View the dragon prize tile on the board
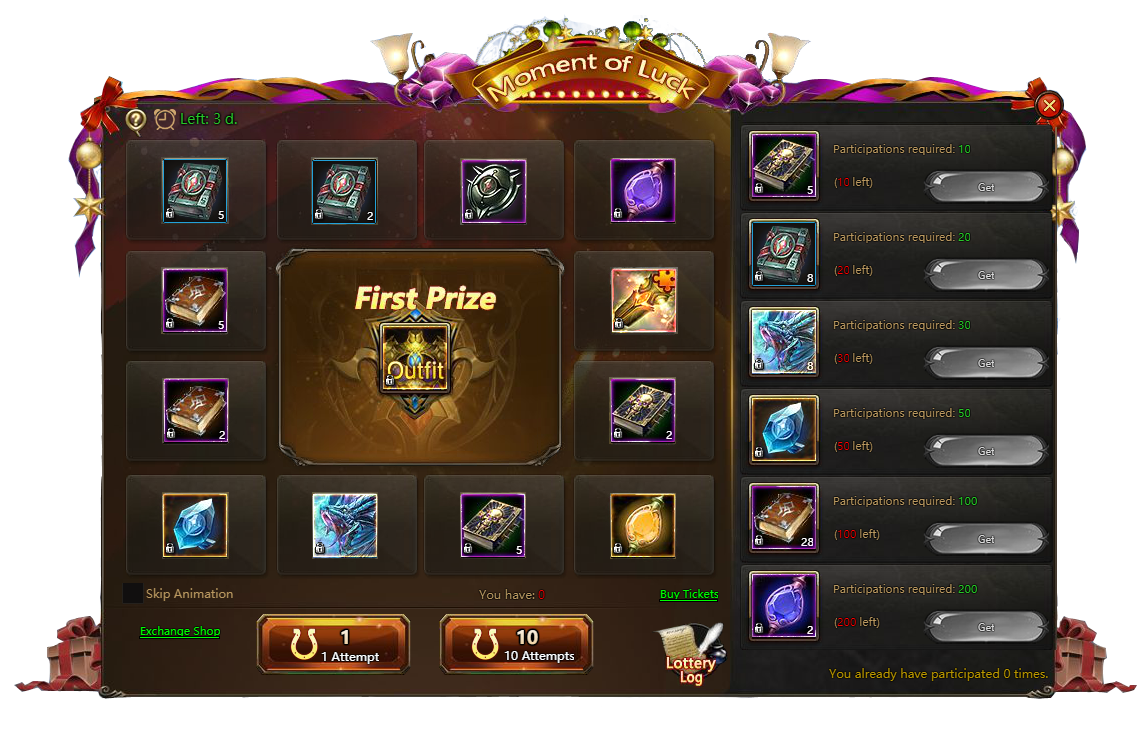The image size is (1147, 738). pos(345,524)
